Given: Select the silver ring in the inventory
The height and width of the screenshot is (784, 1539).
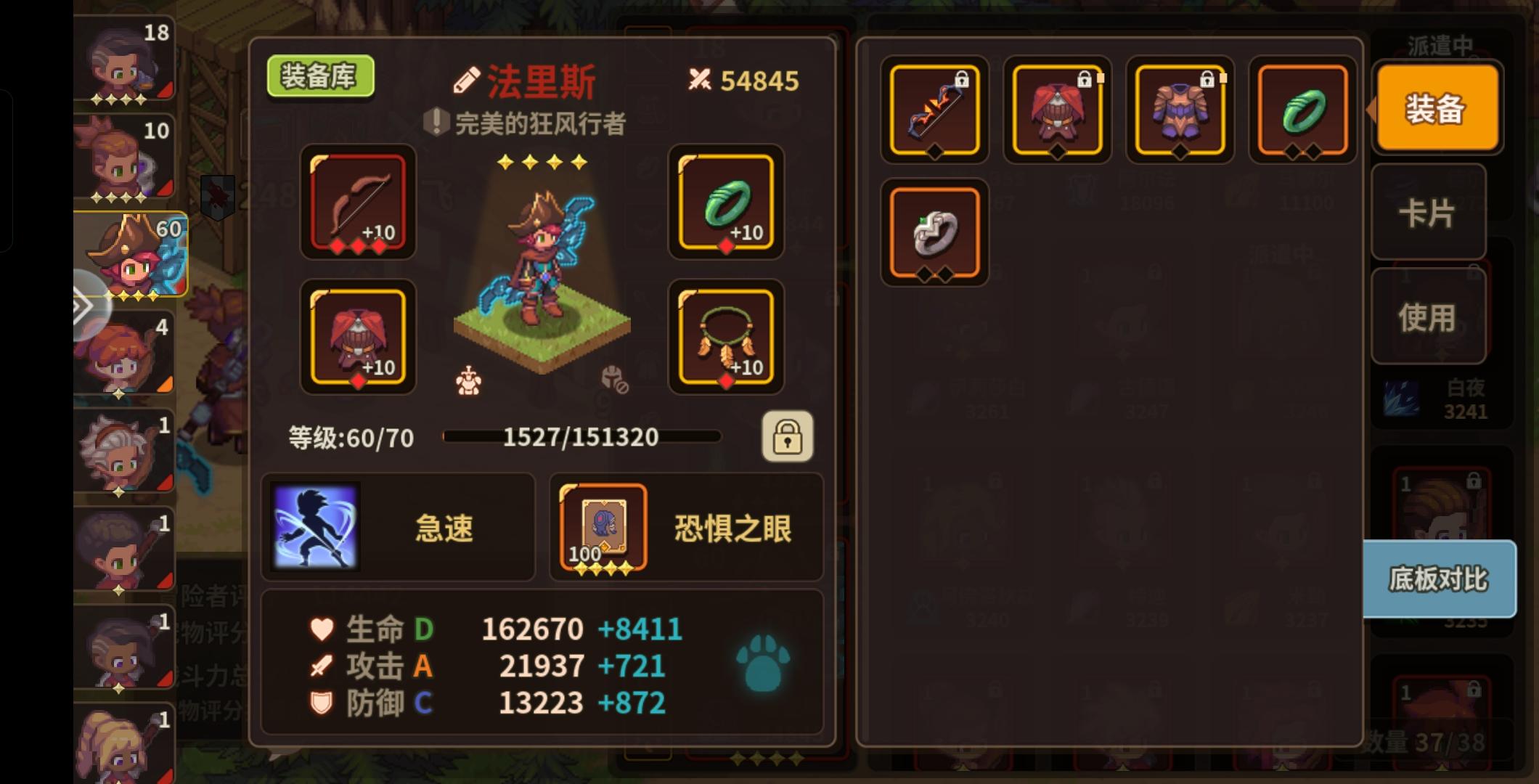Looking at the screenshot, I should click(934, 234).
